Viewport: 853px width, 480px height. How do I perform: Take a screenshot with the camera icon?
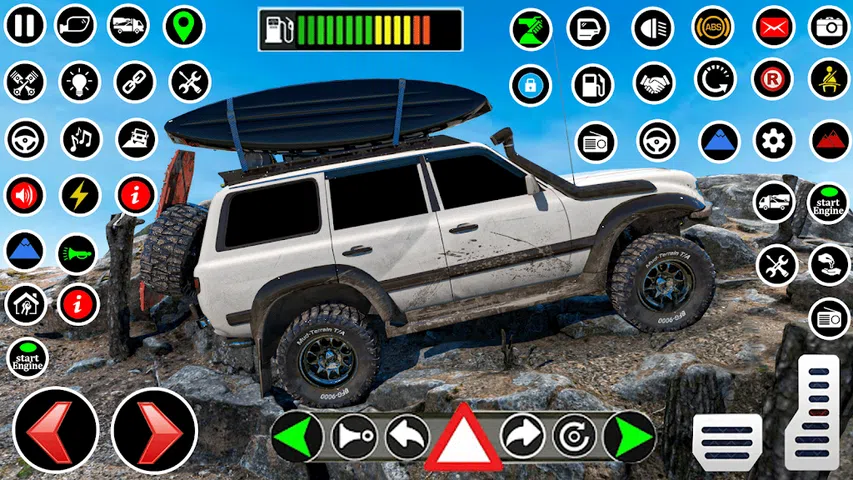click(829, 27)
